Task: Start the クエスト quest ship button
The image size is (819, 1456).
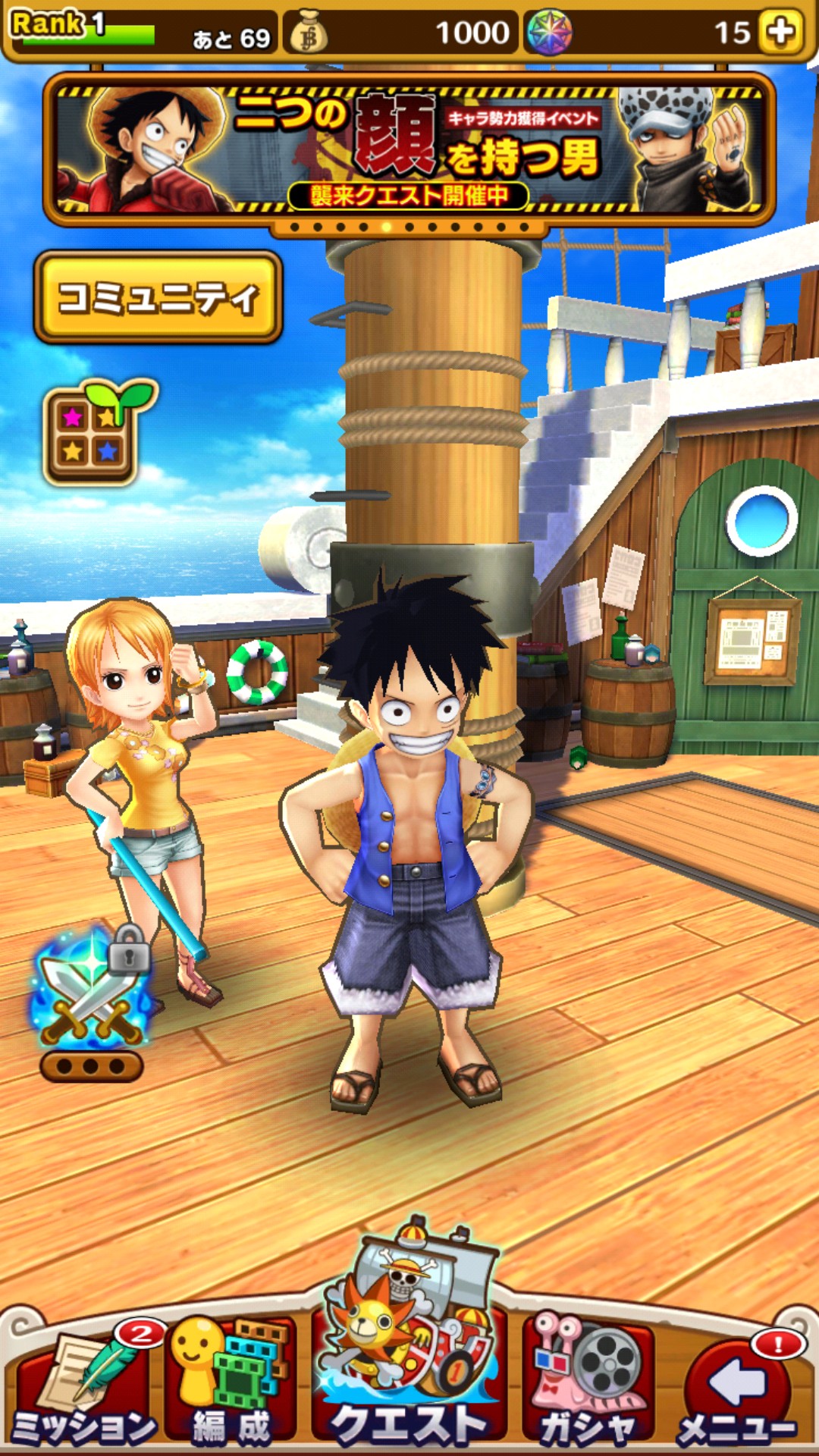Action: click(x=409, y=1357)
